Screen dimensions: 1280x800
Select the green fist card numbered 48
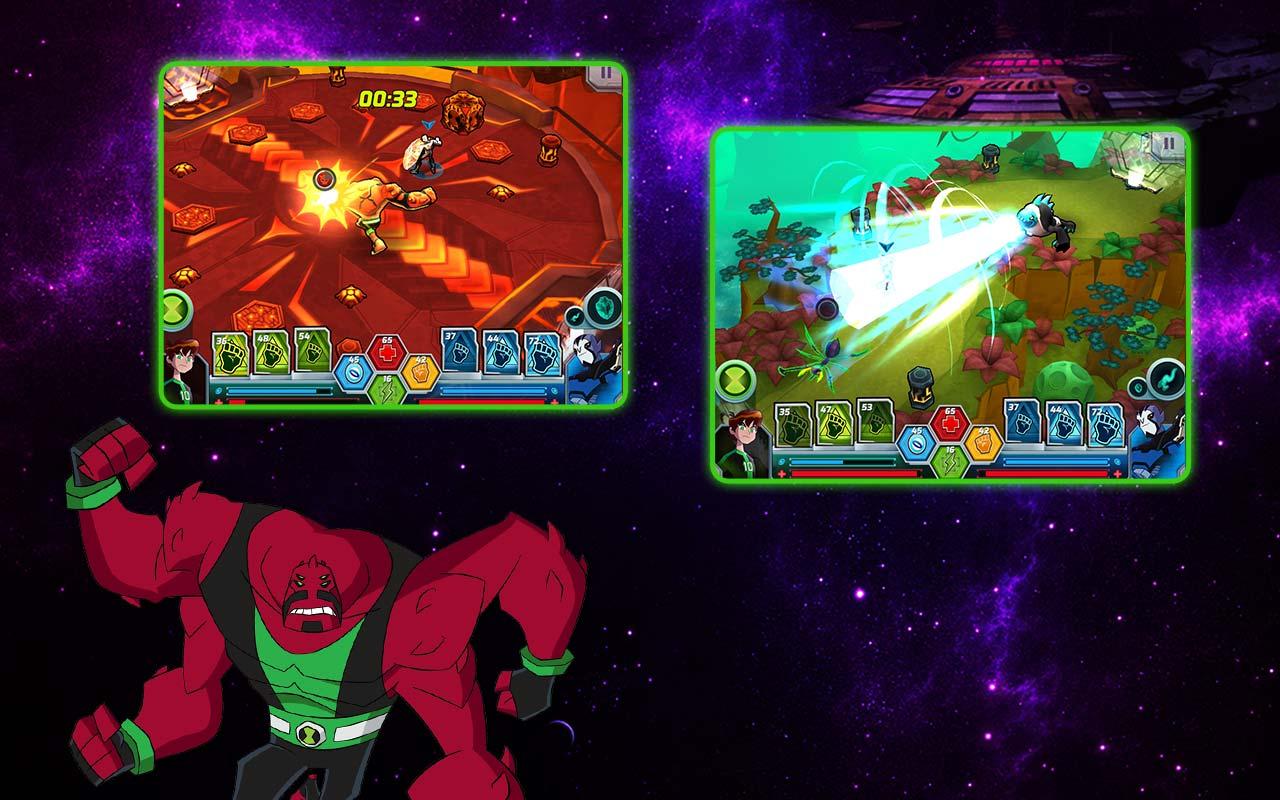pos(270,352)
